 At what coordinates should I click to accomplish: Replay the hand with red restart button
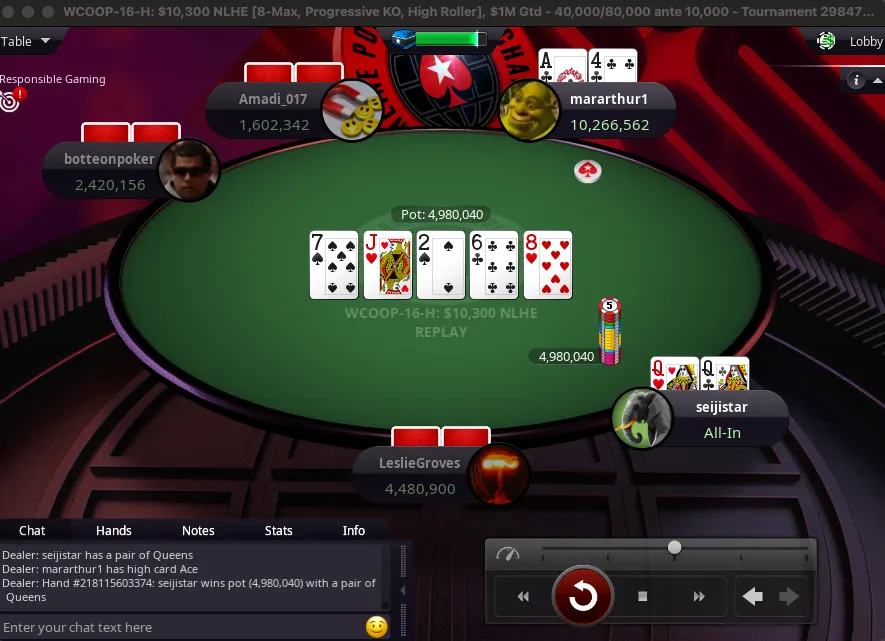pyautogui.click(x=582, y=597)
